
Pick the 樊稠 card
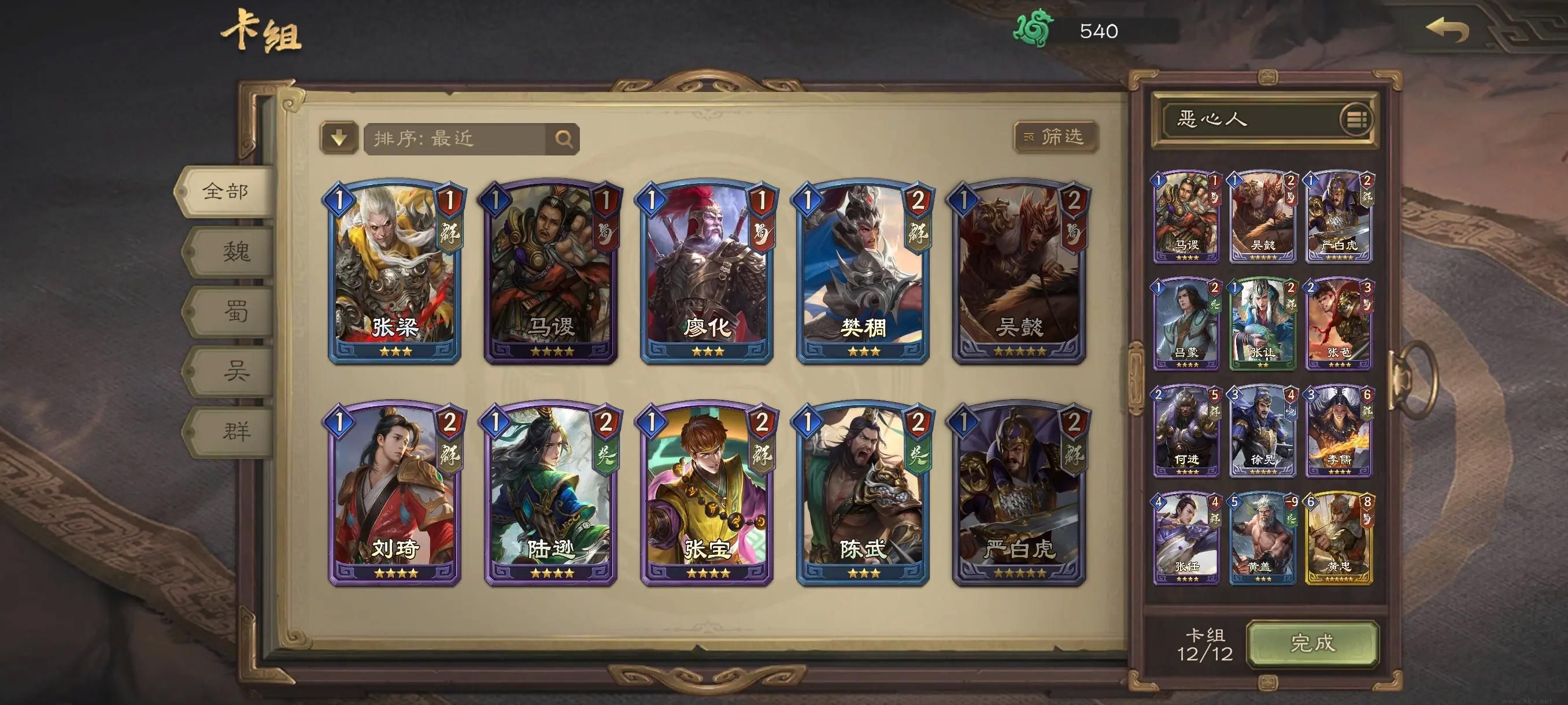point(863,271)
